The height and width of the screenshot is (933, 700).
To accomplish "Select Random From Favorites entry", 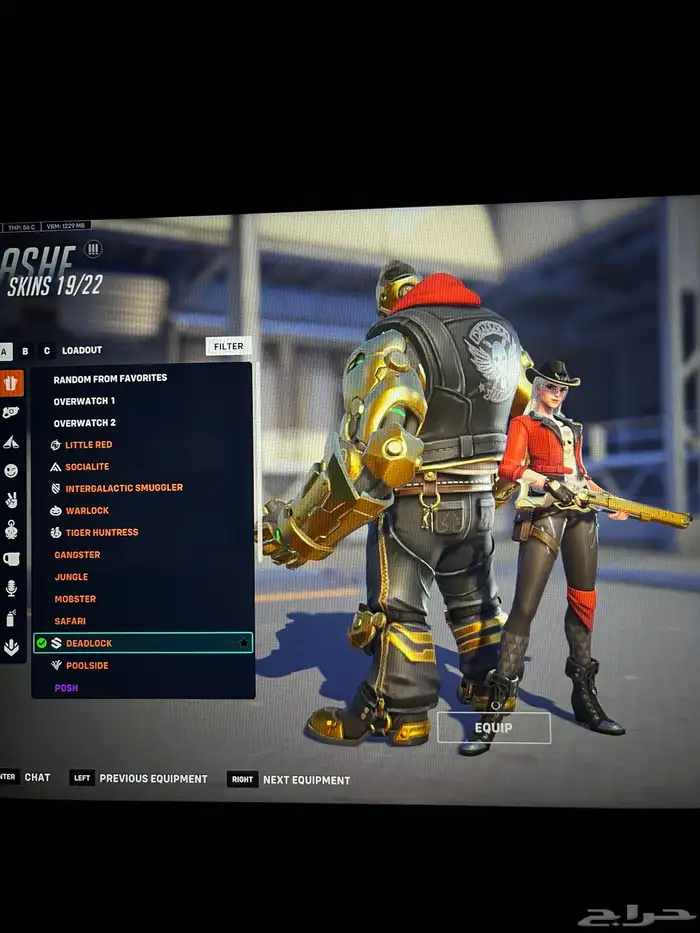I will pyautogui.click(x=110, y=378).
